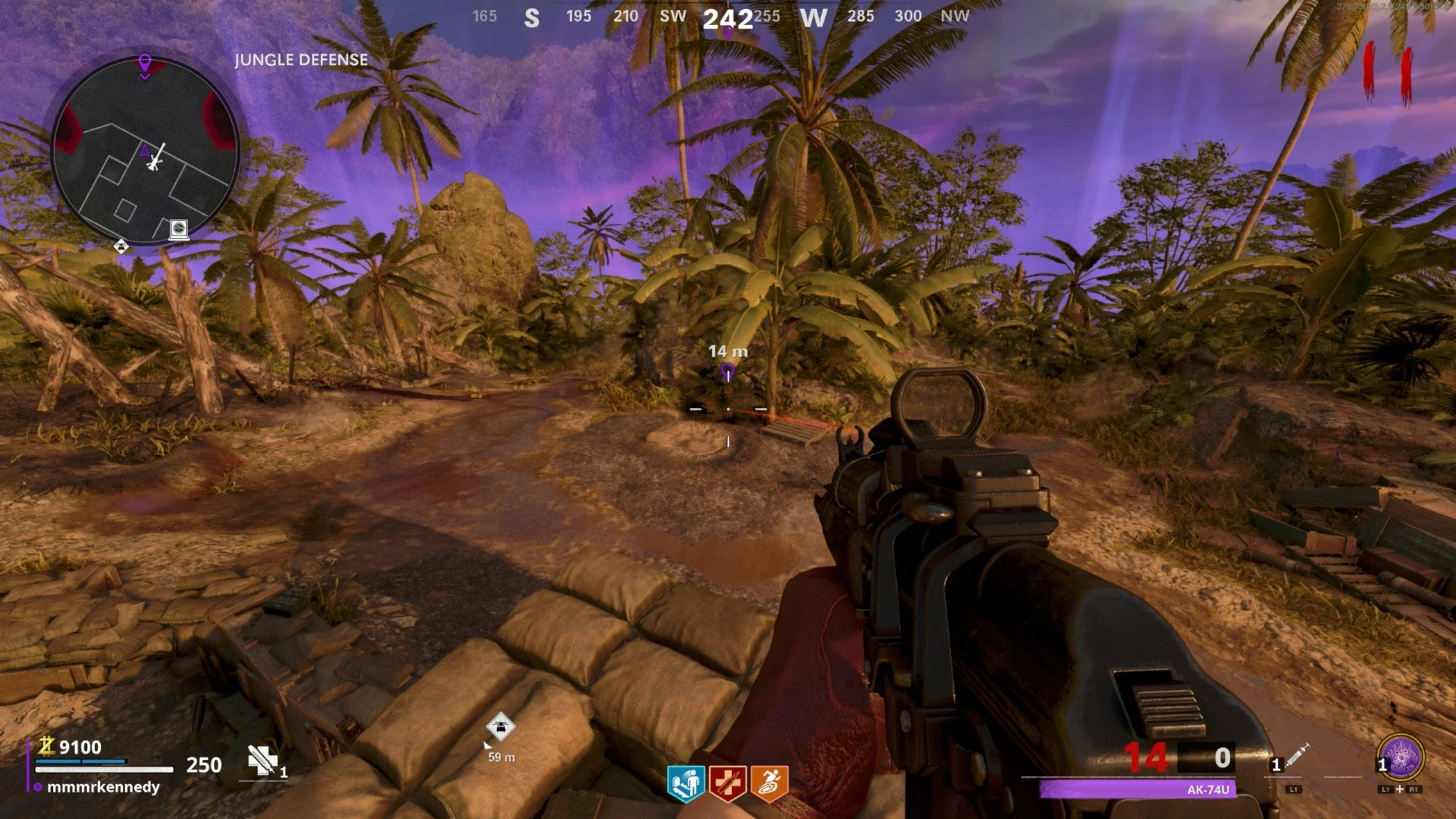This screenshot has height=819, width=1456.
Task: Use the Stim Shot syringe icon
Action: point(1296,758)
